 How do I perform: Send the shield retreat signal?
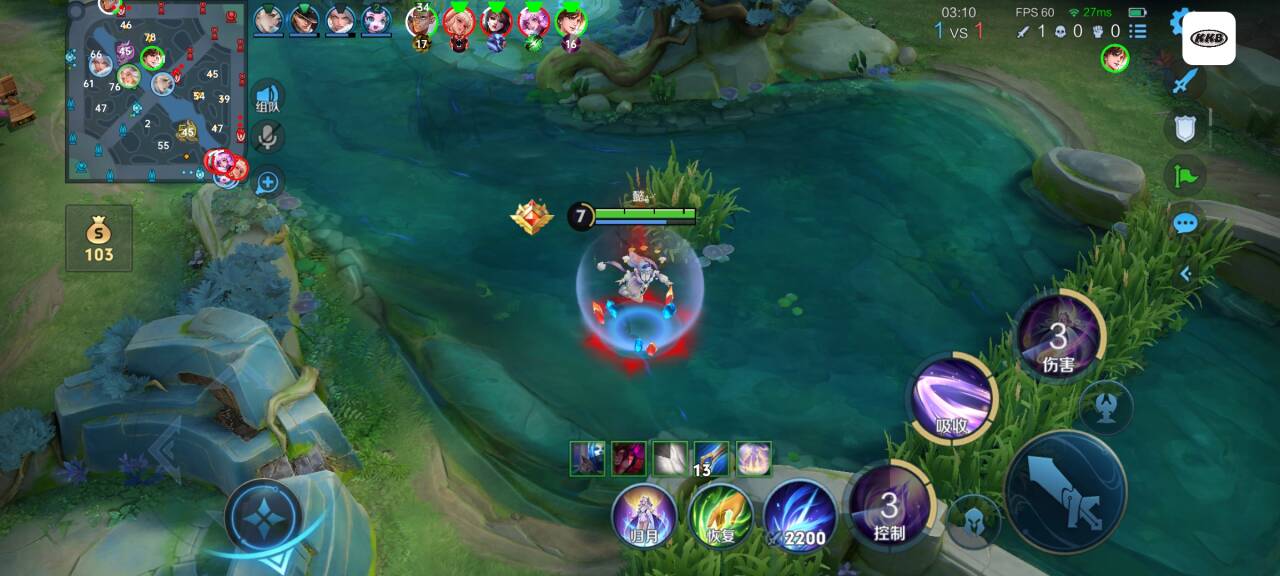1185,128
